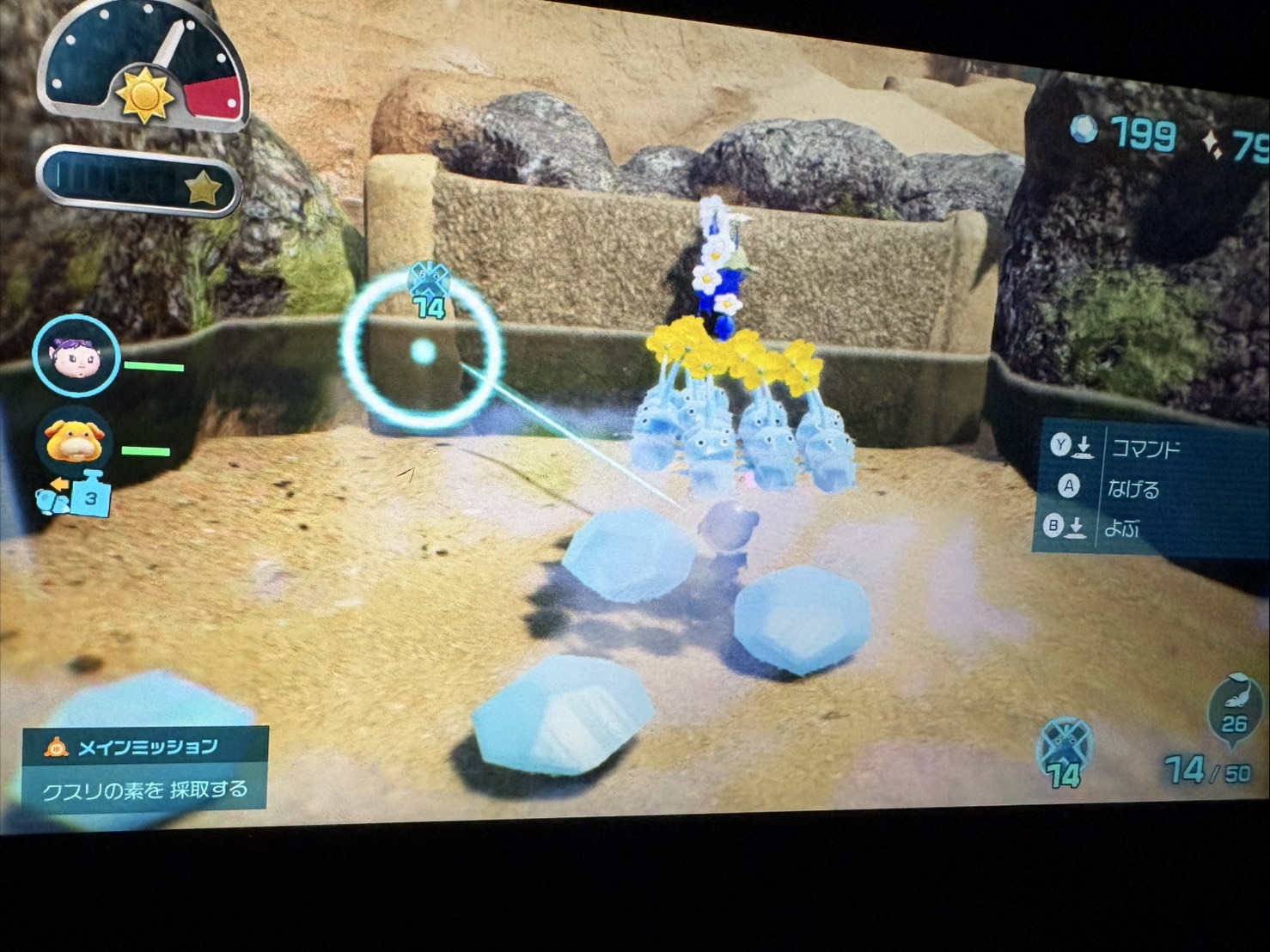Select the purple-haired player character portrait
Screen dimensions: 1270x952
tap(76, 356)
